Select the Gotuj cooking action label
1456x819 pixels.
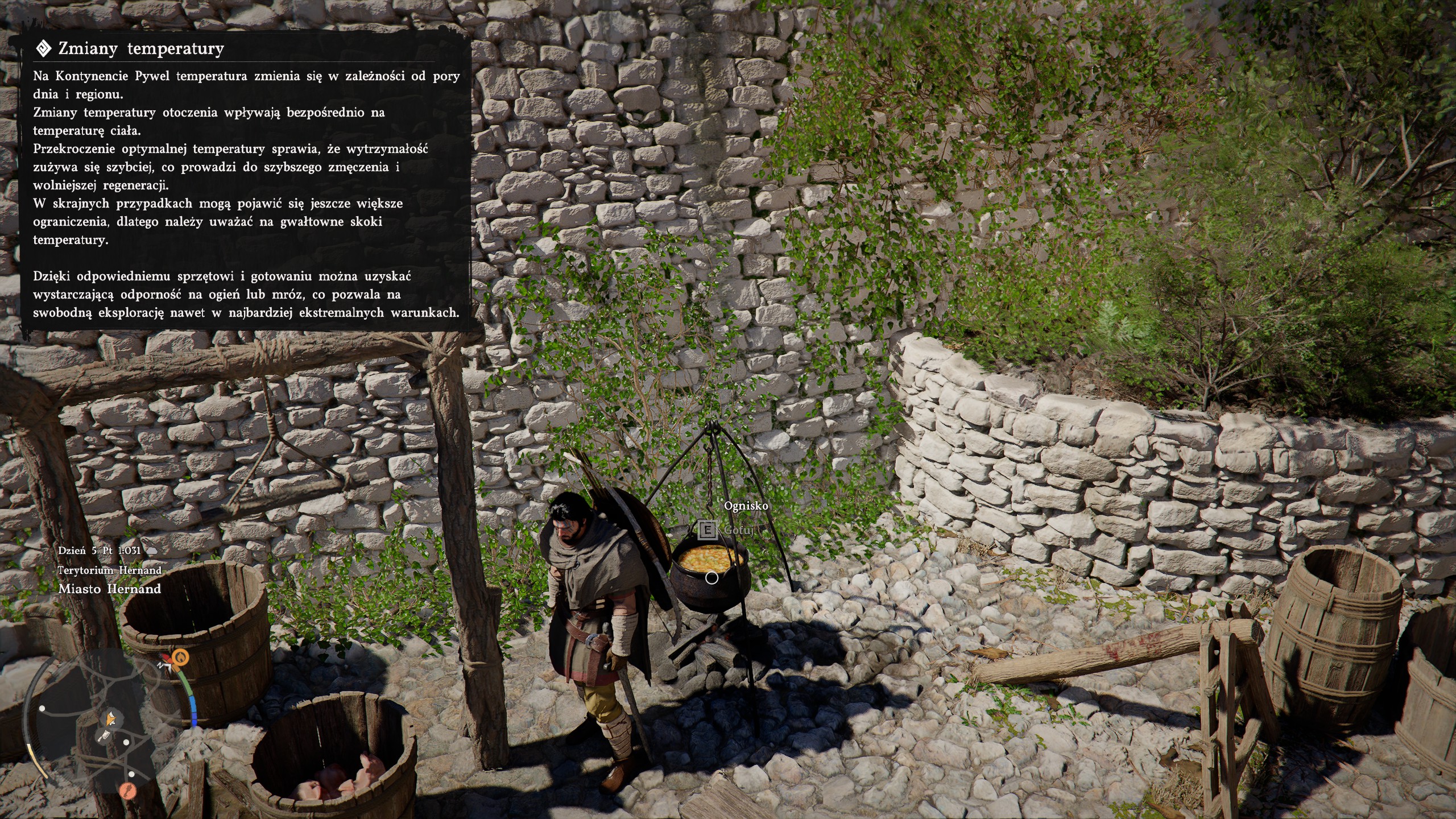click(738, 530)
